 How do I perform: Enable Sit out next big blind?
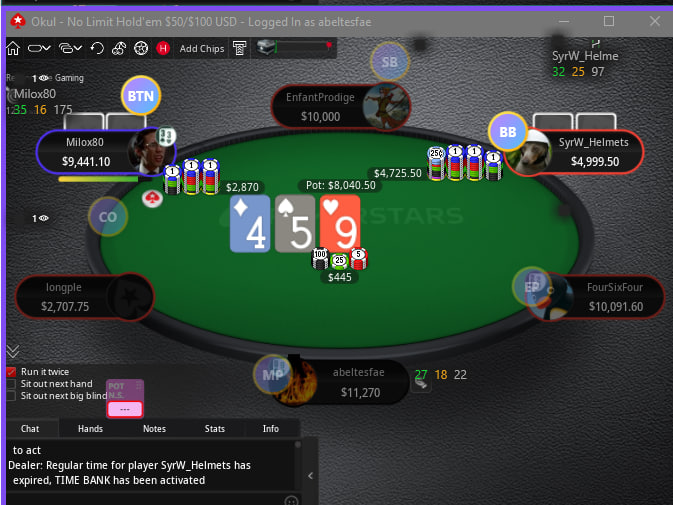11,395
